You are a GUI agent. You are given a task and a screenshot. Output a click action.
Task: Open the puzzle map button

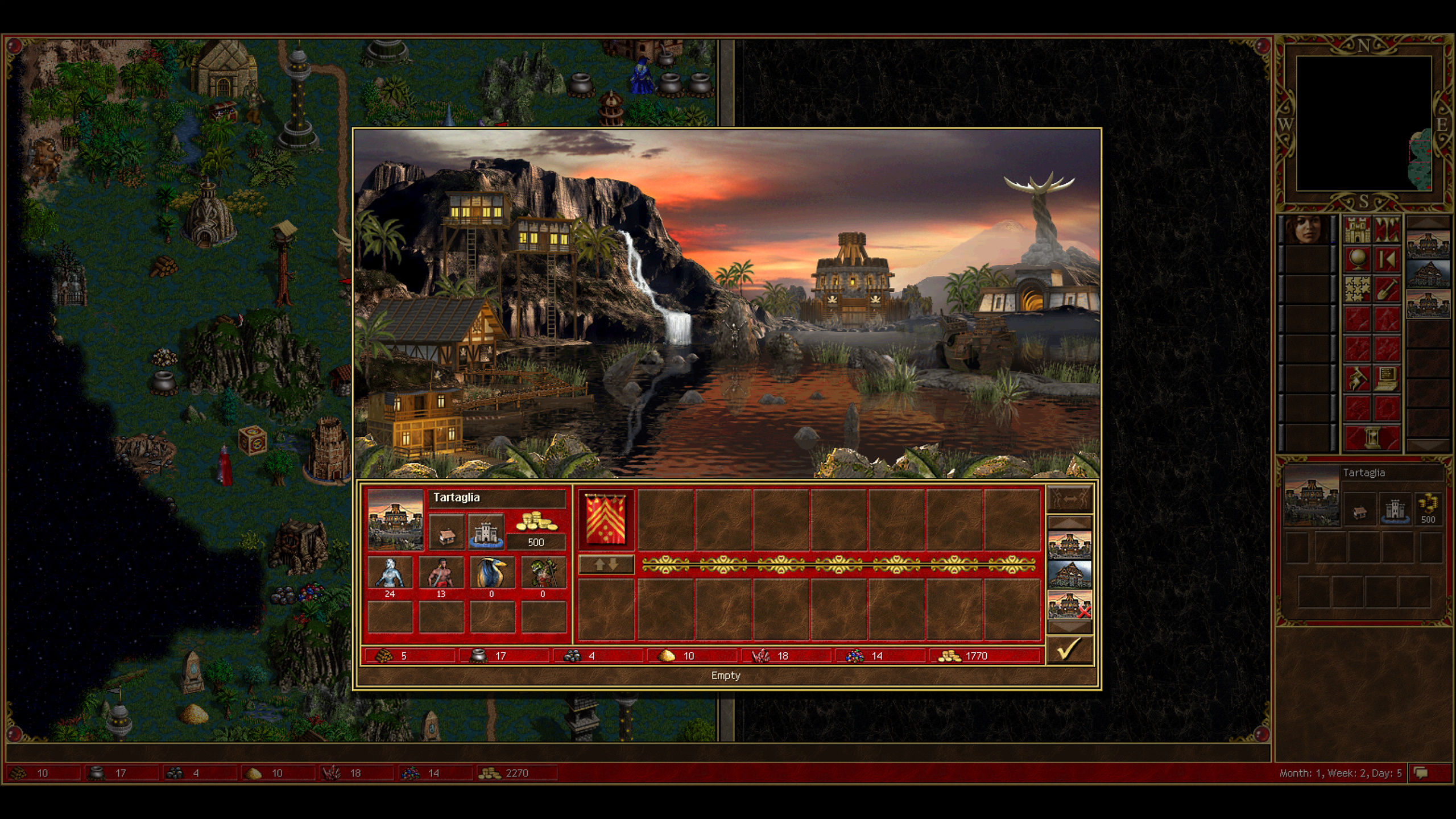[x=1357, y=289]
